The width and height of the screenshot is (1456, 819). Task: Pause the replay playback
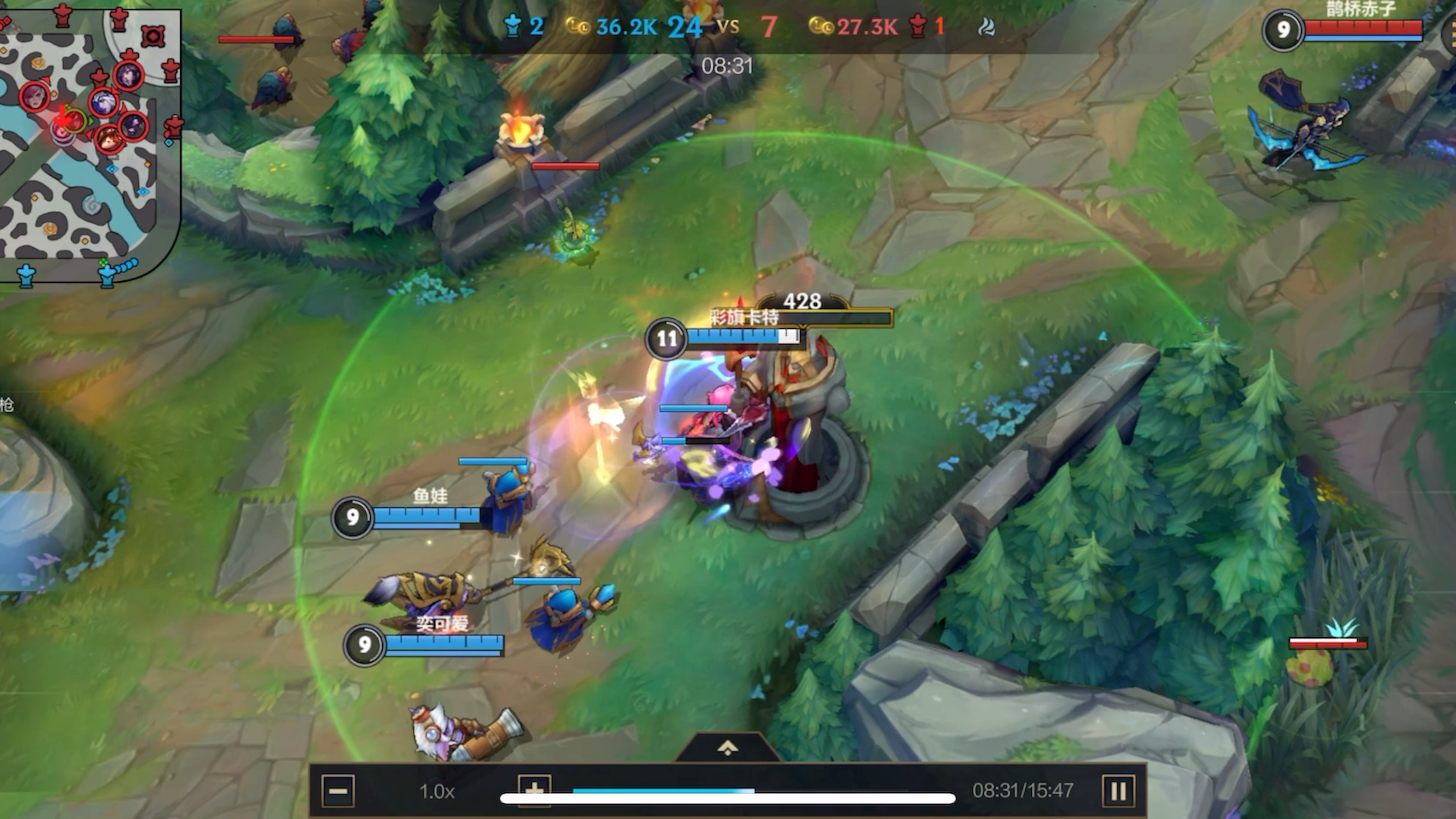(1118, 791)
